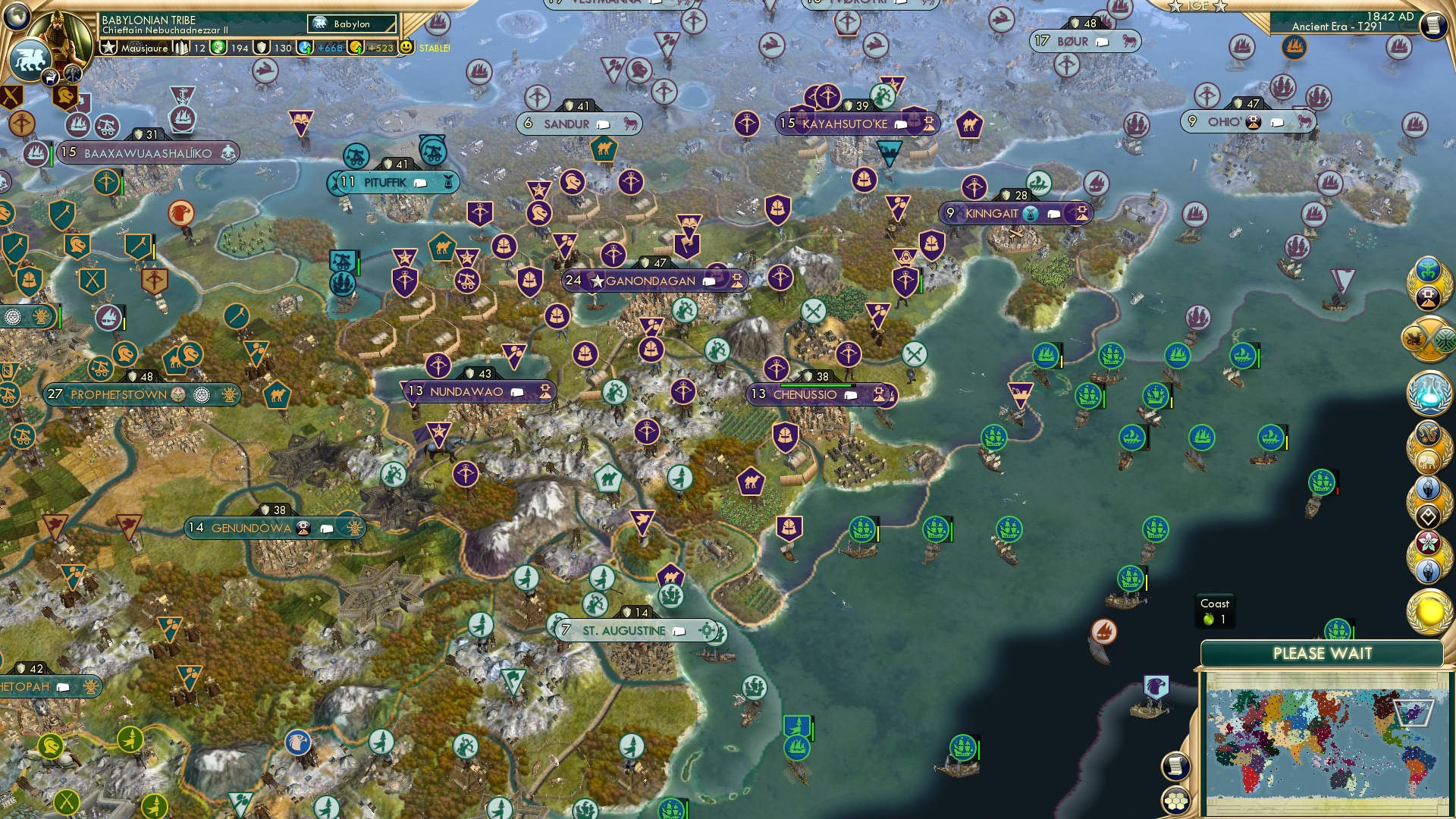Image resolution: width=1456 pixels, height=819 pixels.
Task: Click the culture counter next to 194
Action: (218, 48)
